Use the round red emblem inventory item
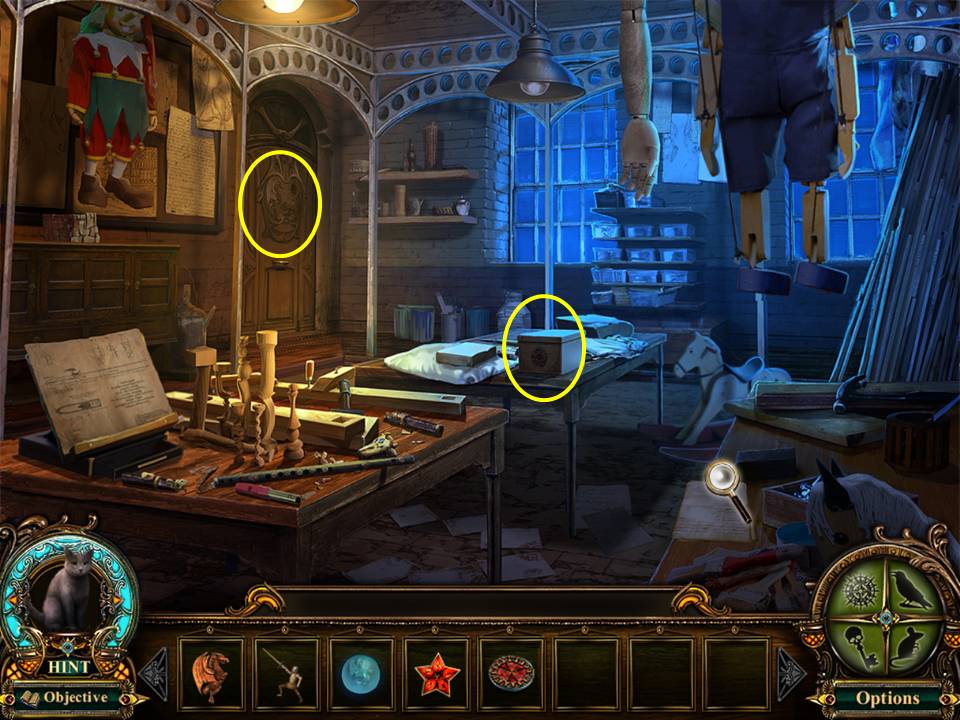 click(x=511, y=674)
